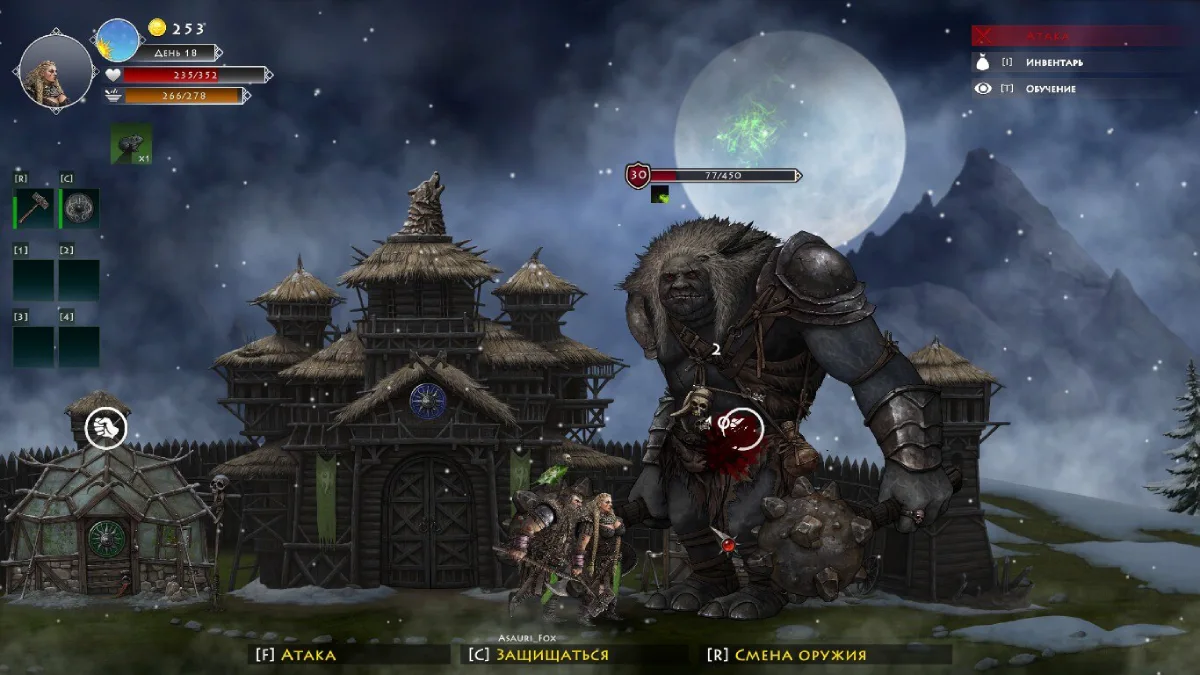Click the green status effect icon under the enemy bar
1200x675 pixels.
(660, 194)
